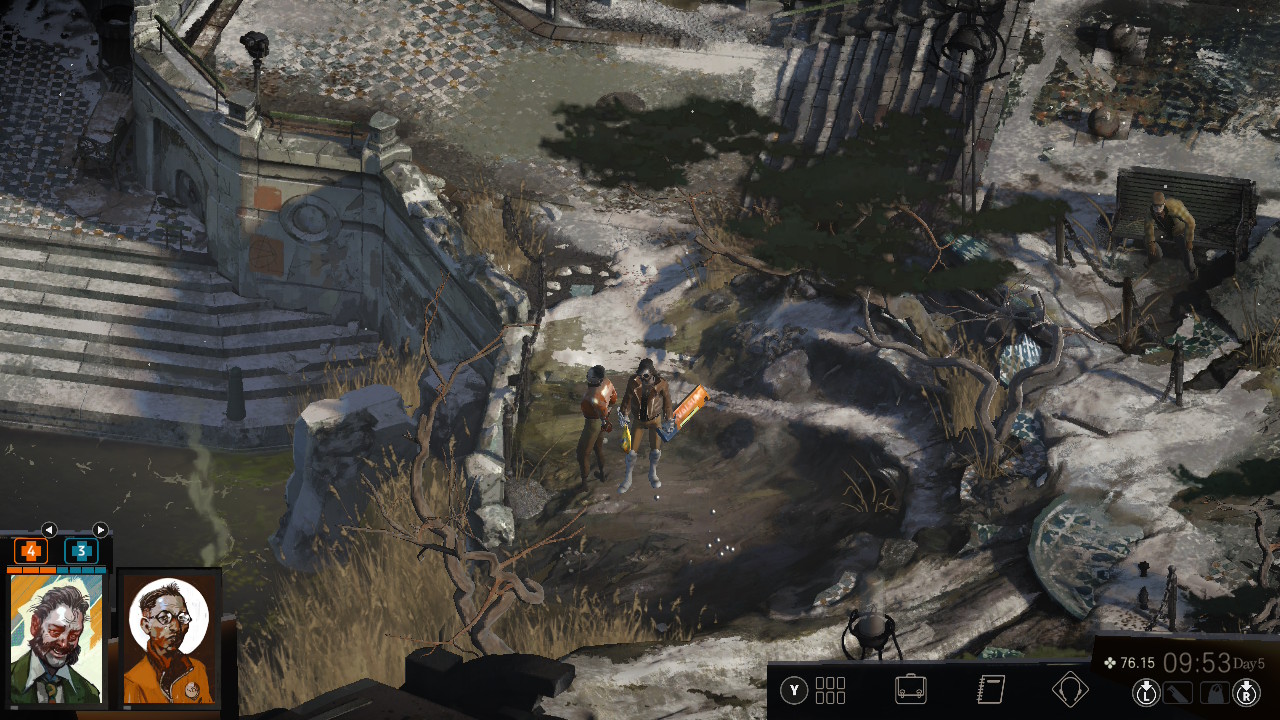Select the portrait of the man in glasses
The image size is (1280, 720).
(169, 640)
